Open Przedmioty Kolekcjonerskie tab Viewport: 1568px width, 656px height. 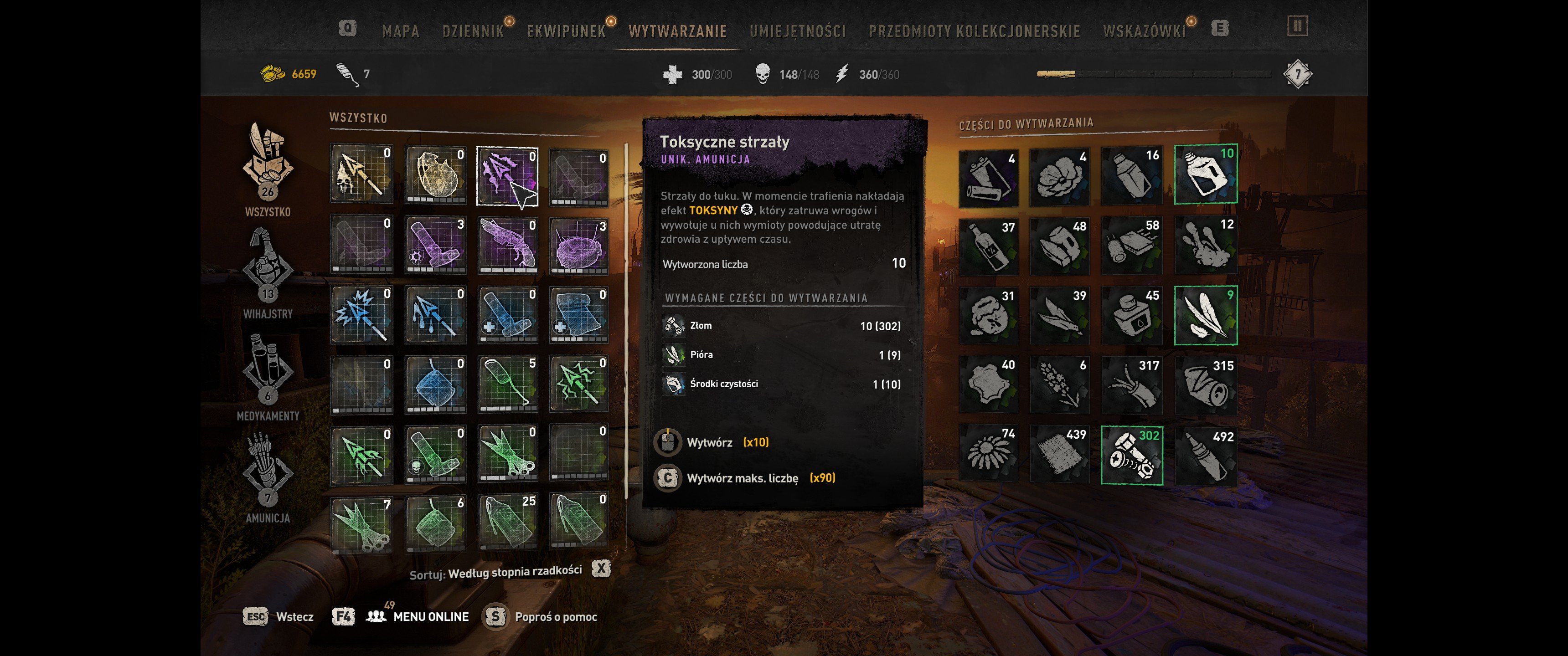(x=974, y=31)
